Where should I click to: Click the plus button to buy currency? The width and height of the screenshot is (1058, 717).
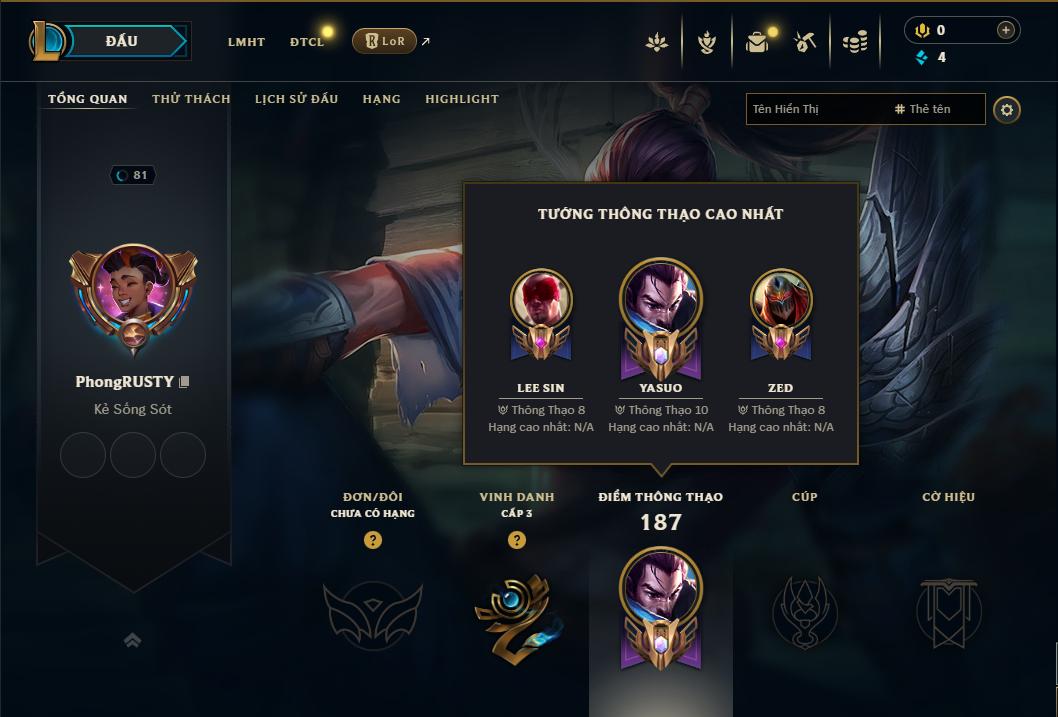click(x=1005, y=30)
